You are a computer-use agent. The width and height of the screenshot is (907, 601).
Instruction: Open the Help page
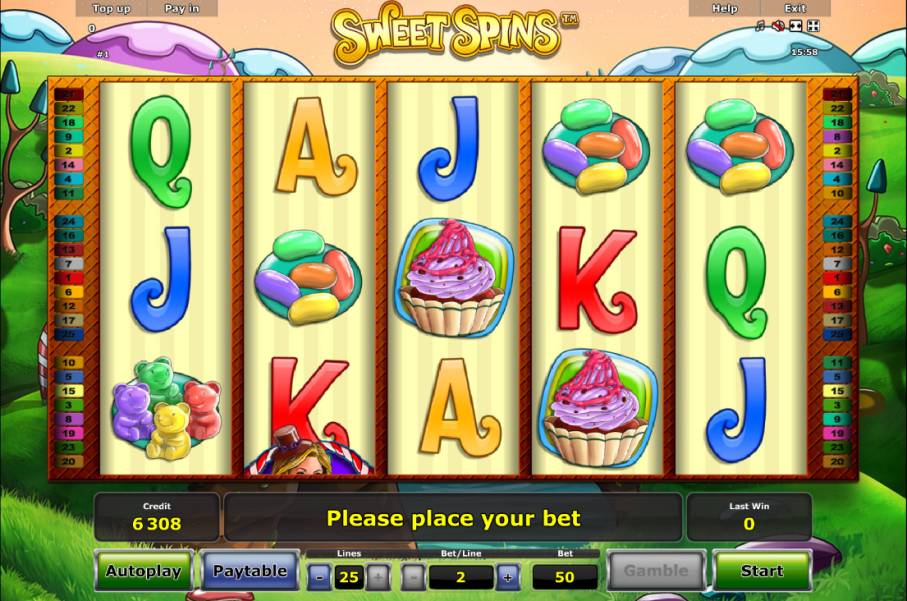(x=724, y=8)
